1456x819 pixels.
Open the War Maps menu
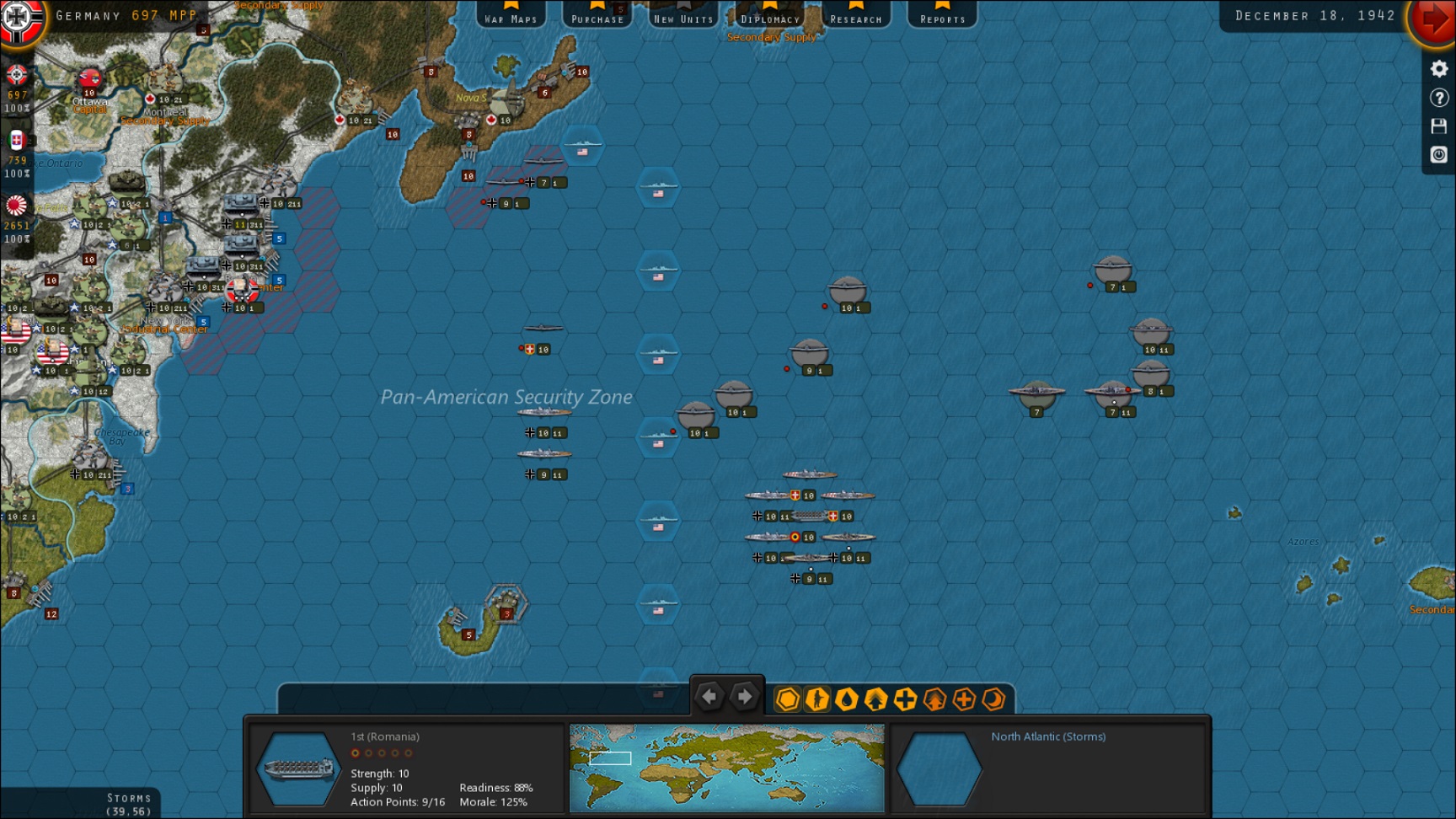click(511, 14)
